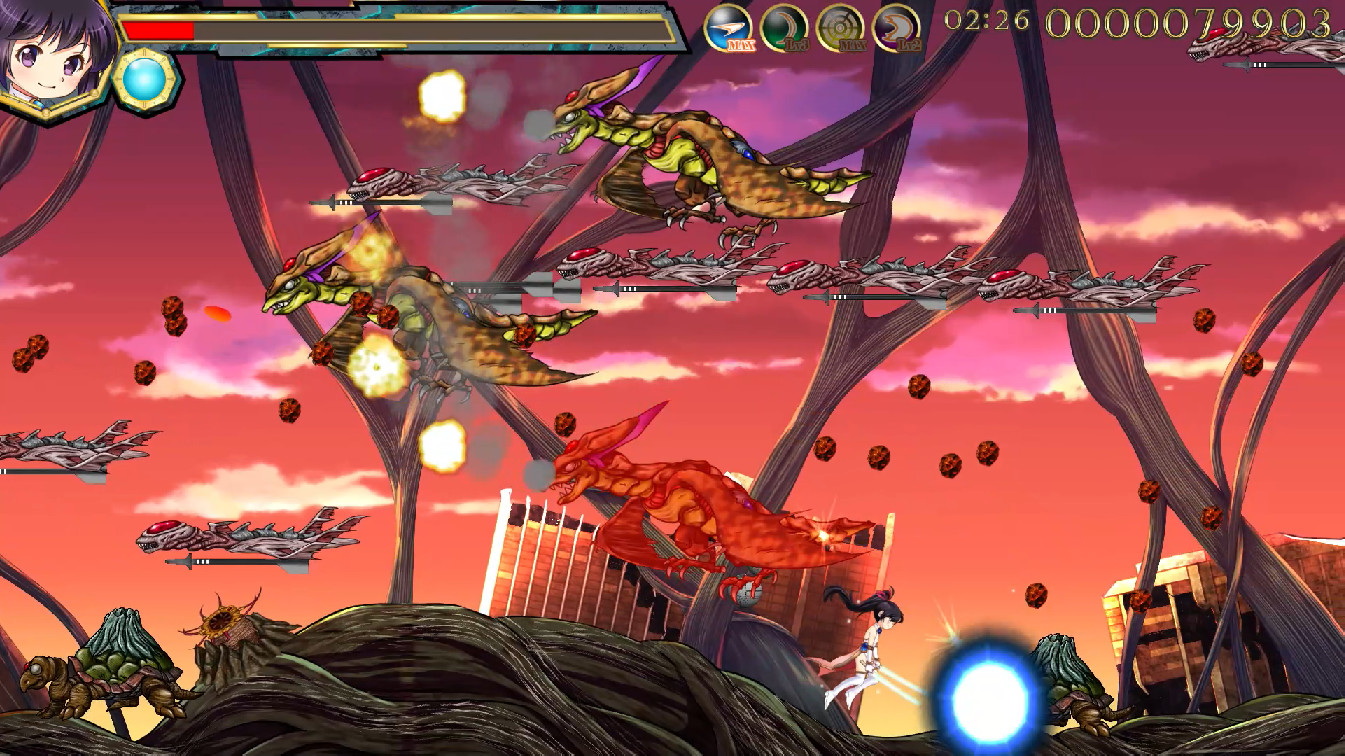Click the purple-haired girl character portrait

pos(52,52)
